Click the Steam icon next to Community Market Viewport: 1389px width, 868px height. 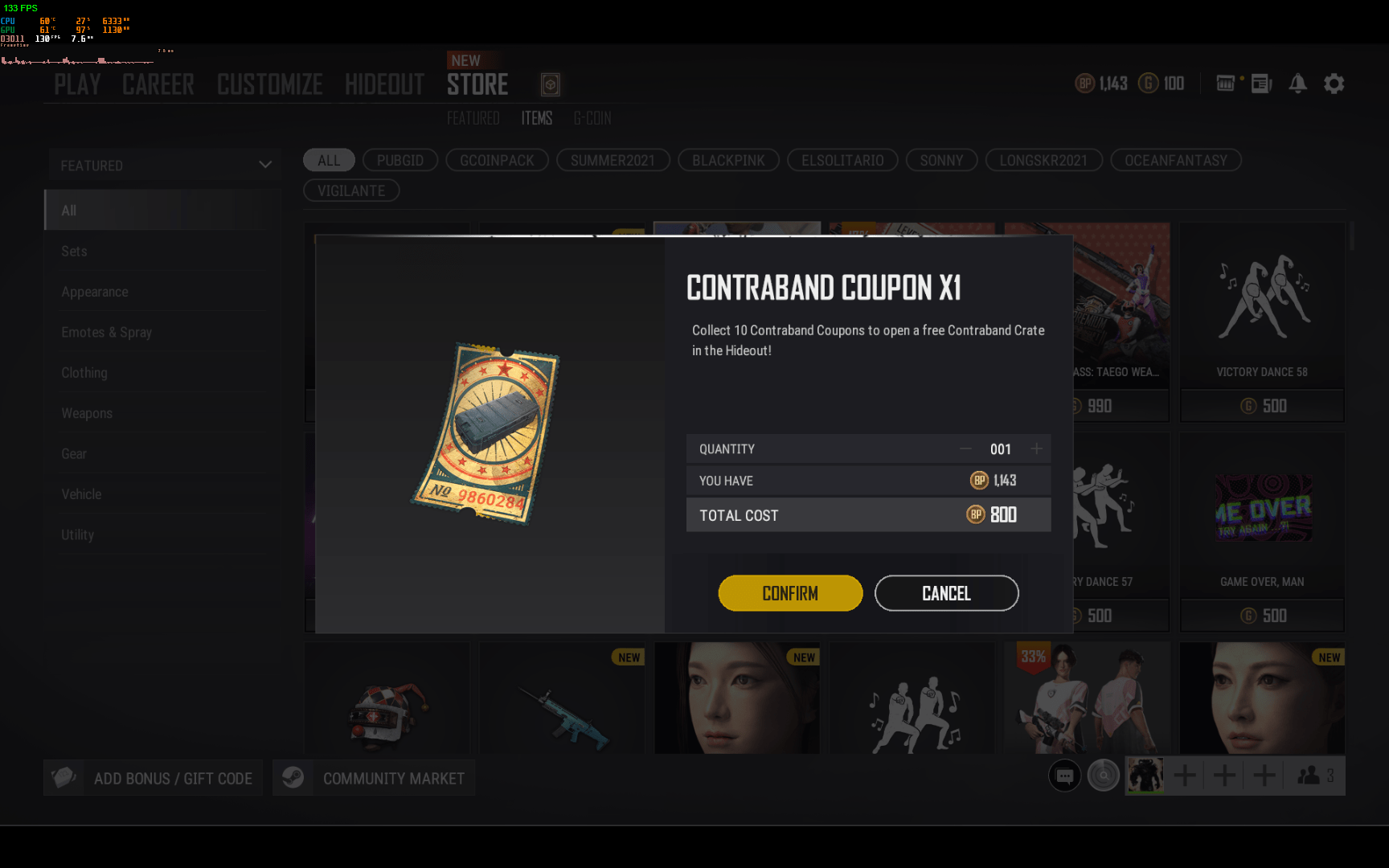pyautogui.click(x=293, y=777)
